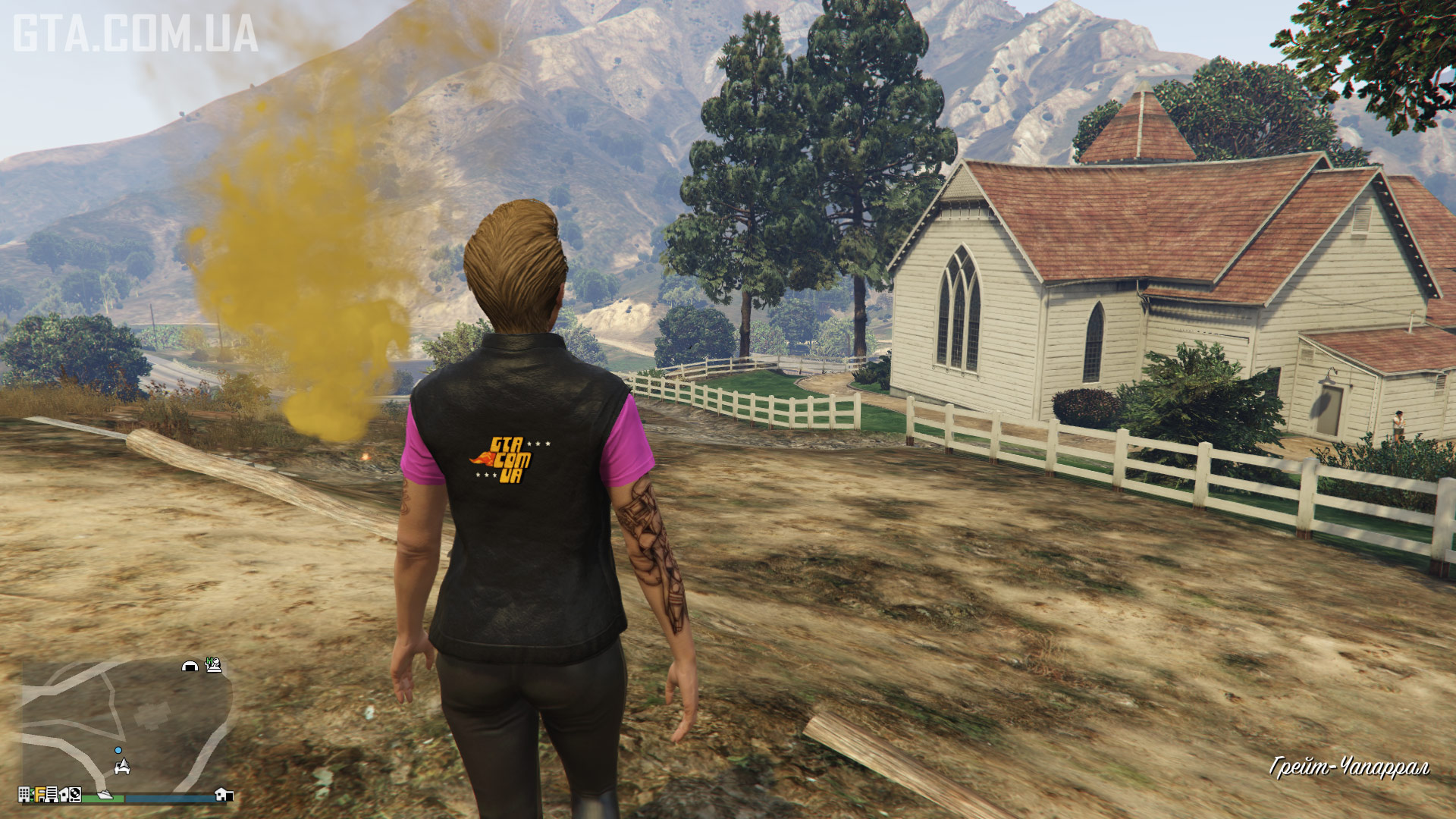Select the house with garage blip

tap(224, 794)
